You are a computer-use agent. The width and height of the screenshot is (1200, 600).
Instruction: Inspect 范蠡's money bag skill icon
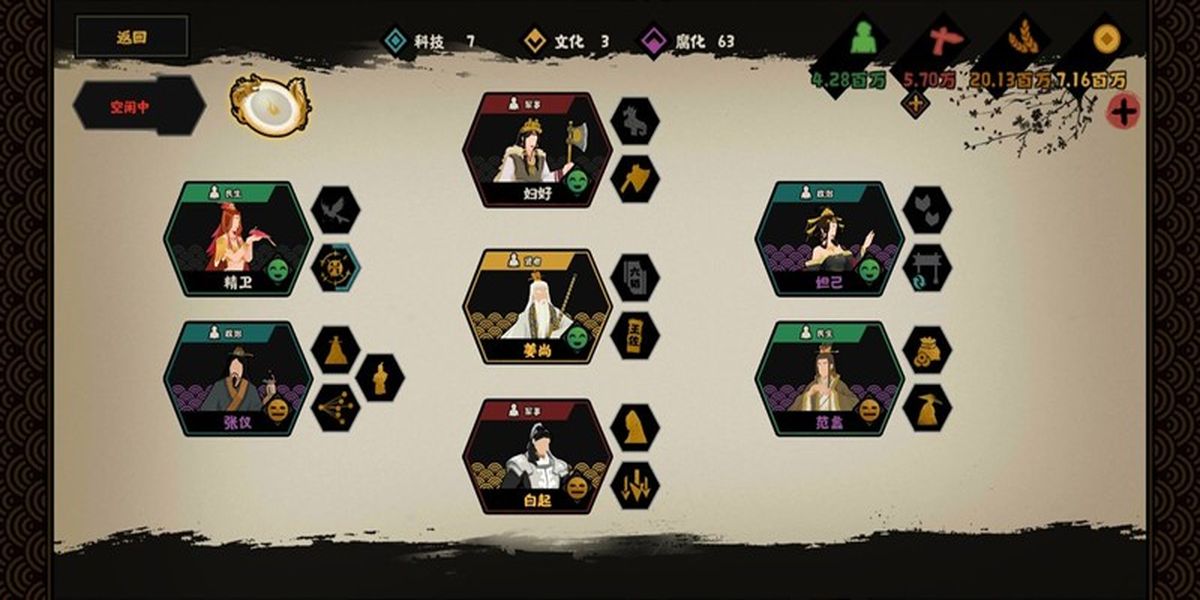click(x=927, y=350)
